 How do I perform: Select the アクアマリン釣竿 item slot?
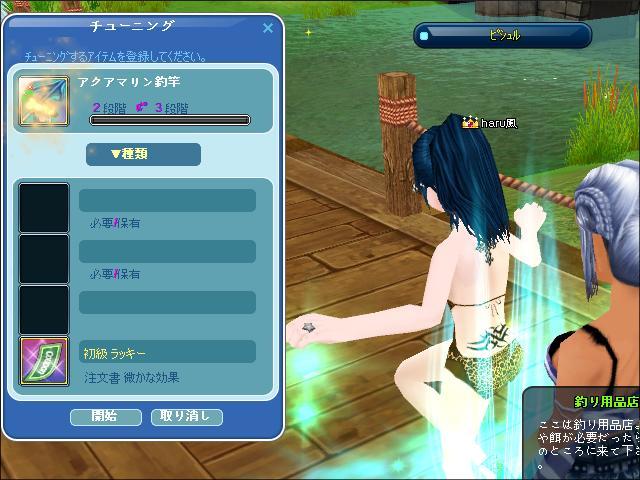(x=44, y=101)
